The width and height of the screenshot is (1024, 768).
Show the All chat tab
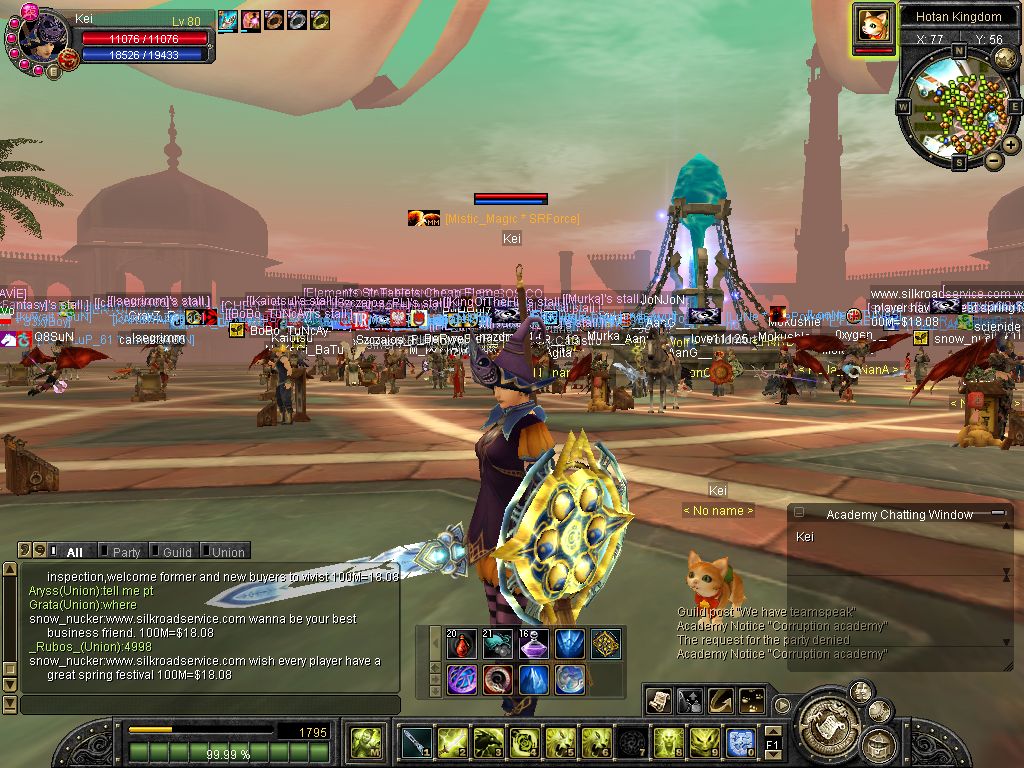point(74,552)
